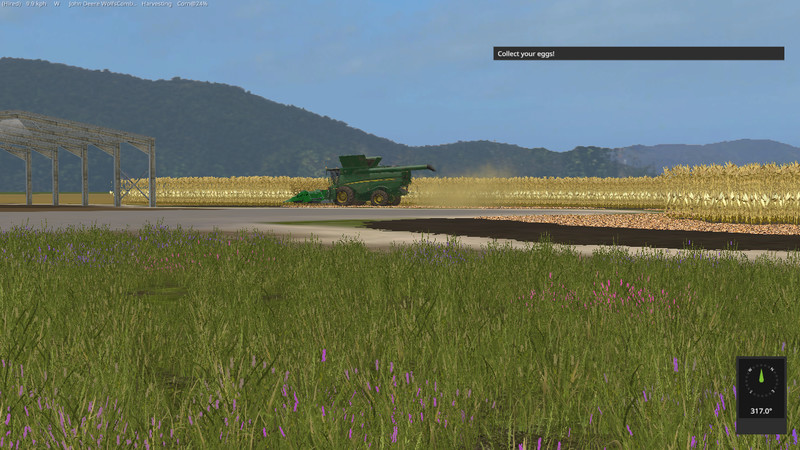Select the compass heading widget
This screenshot has width=800, height=450.
coord(761,394)
